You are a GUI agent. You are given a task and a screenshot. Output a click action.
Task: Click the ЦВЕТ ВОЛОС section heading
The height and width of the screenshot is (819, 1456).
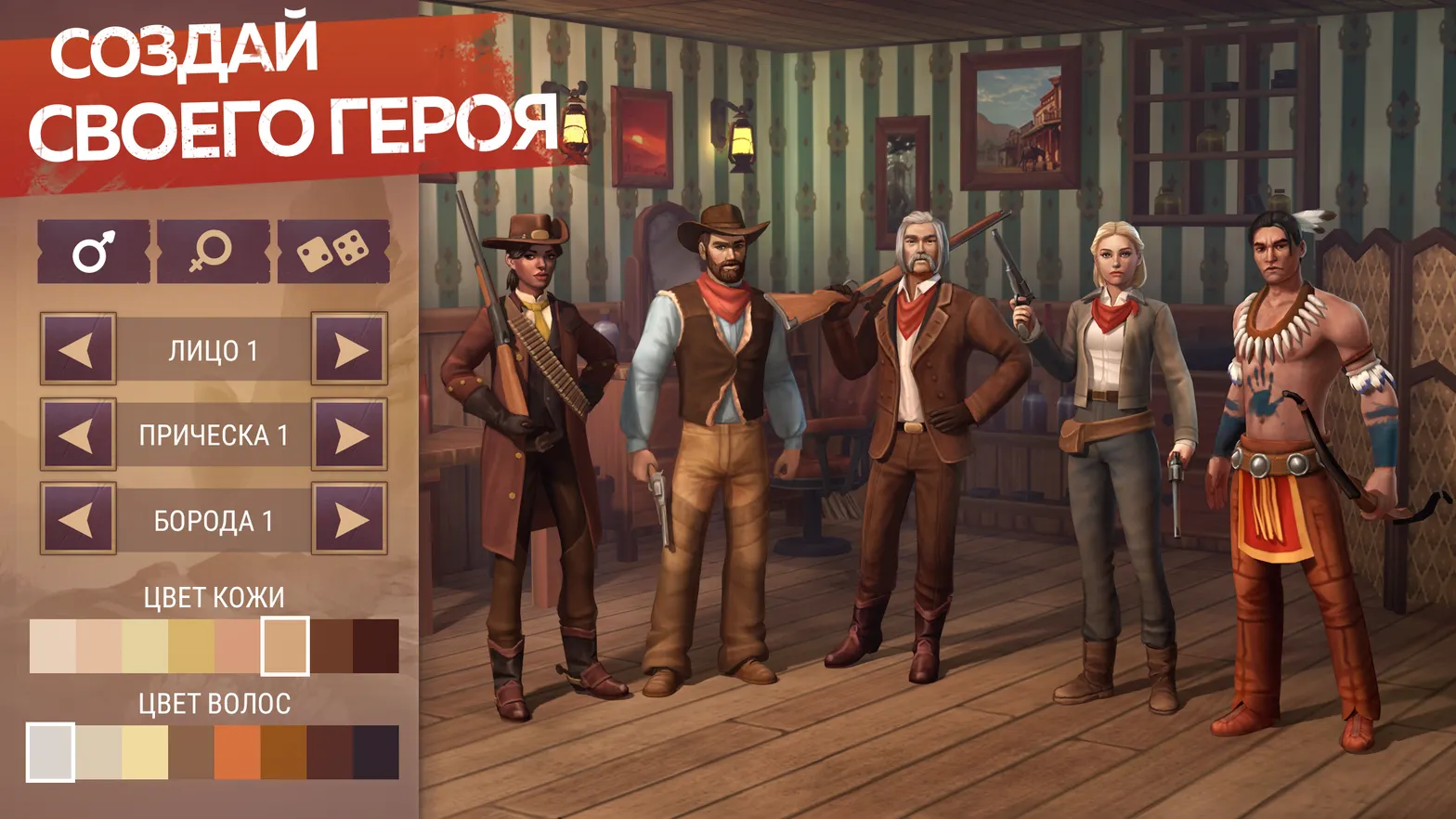click(216, 701)
